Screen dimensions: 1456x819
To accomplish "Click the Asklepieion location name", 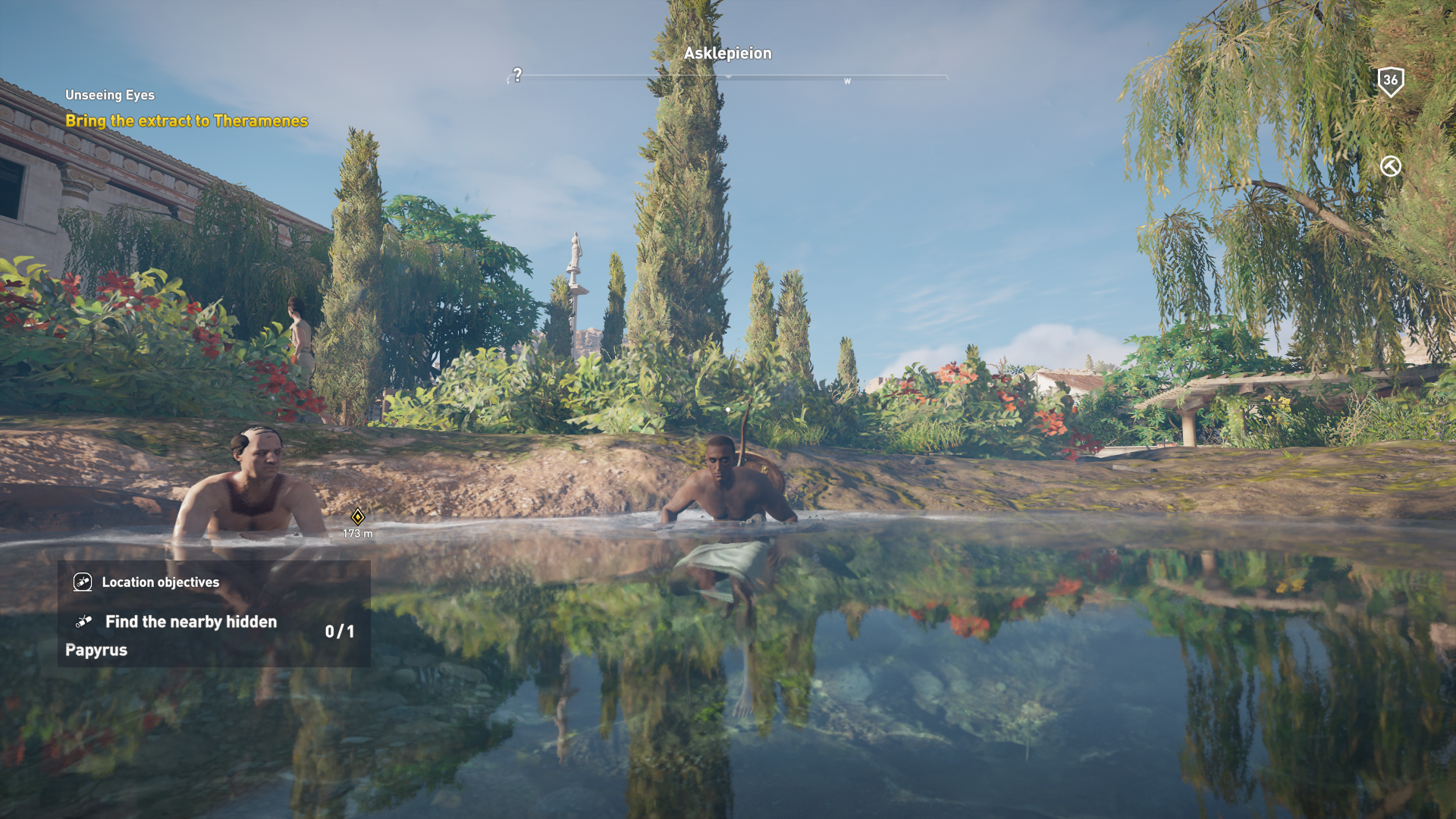I will point(727,54).
